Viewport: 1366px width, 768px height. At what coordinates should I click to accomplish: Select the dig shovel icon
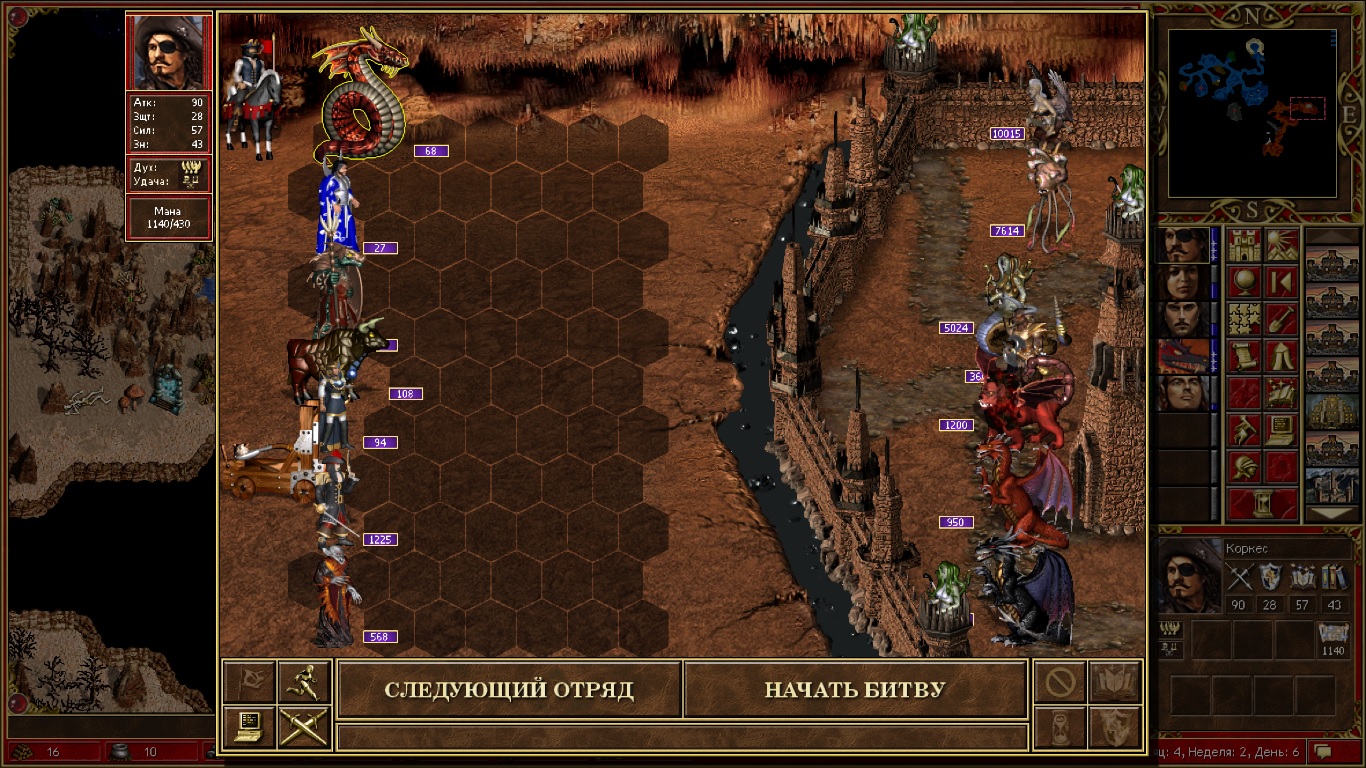1281,318
